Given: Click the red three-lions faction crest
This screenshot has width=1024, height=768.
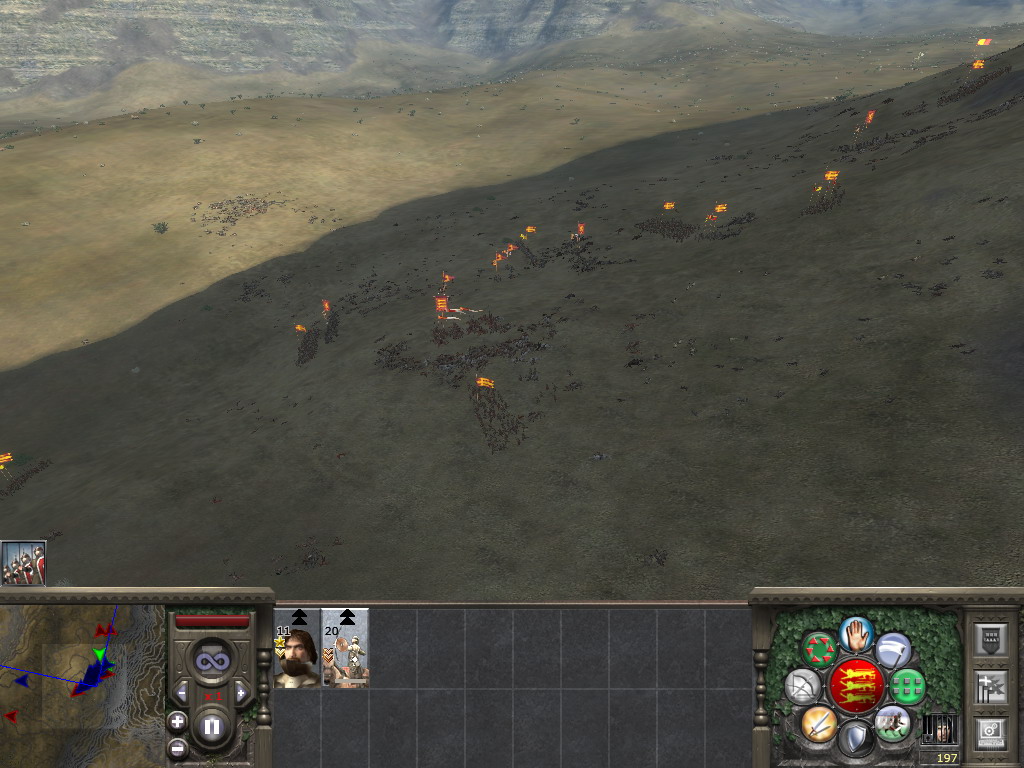Looking at the screenshot, I should click(856, 686).
